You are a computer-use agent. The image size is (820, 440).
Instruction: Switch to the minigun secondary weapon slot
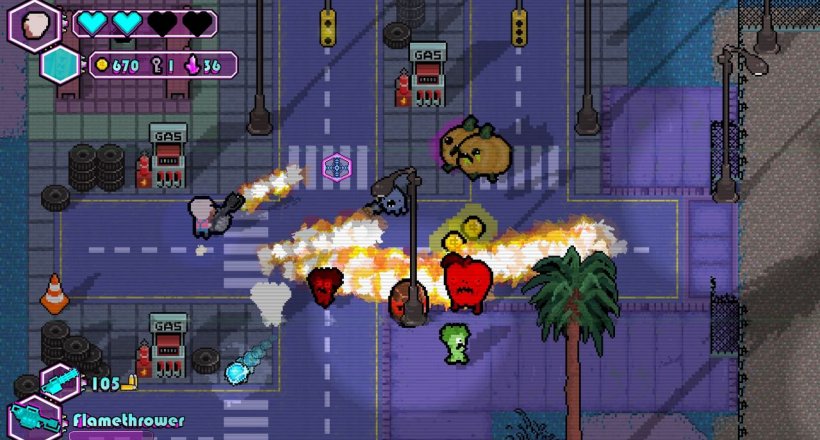[59, 382]
